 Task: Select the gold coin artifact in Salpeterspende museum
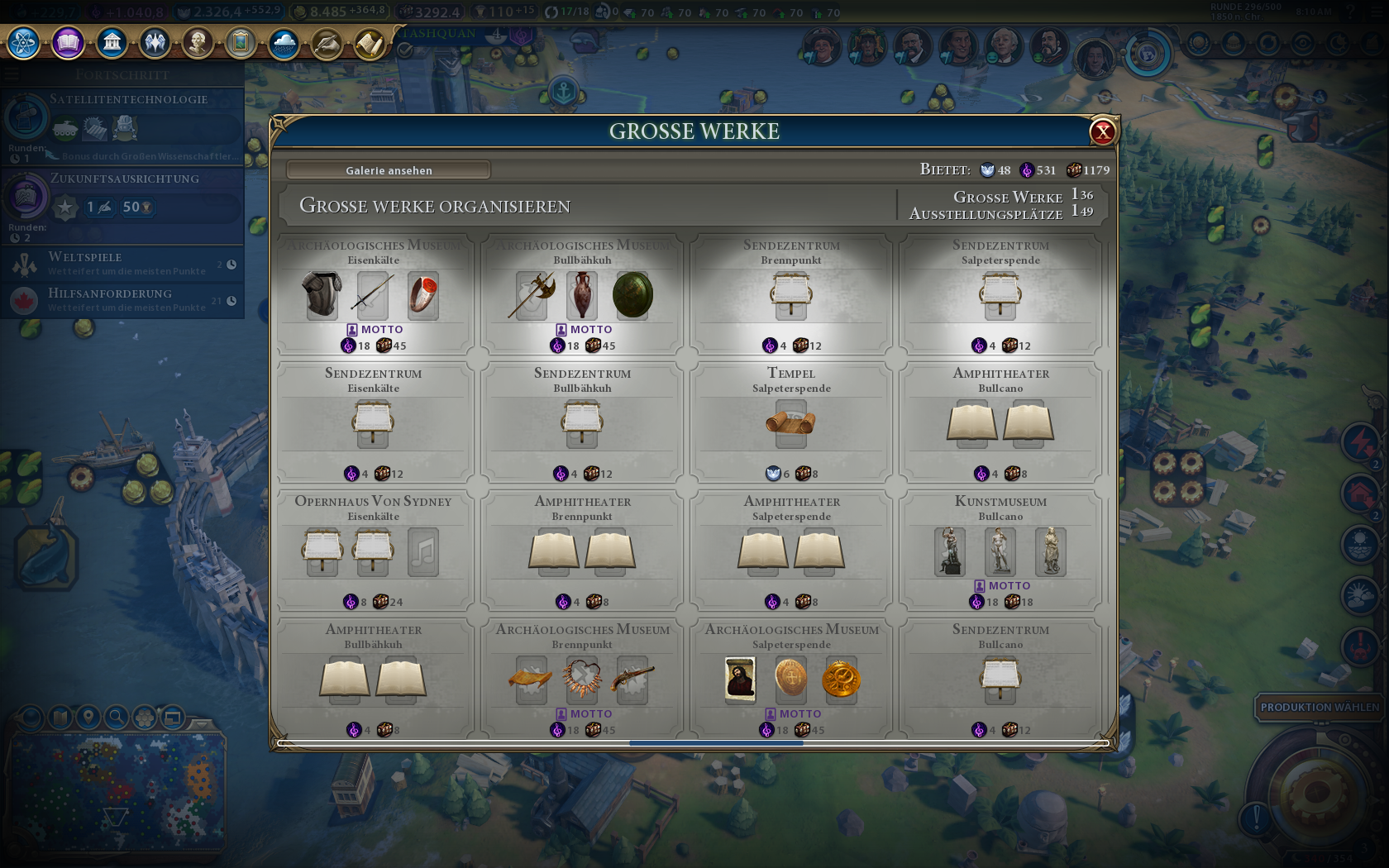[x=841, y=680]
